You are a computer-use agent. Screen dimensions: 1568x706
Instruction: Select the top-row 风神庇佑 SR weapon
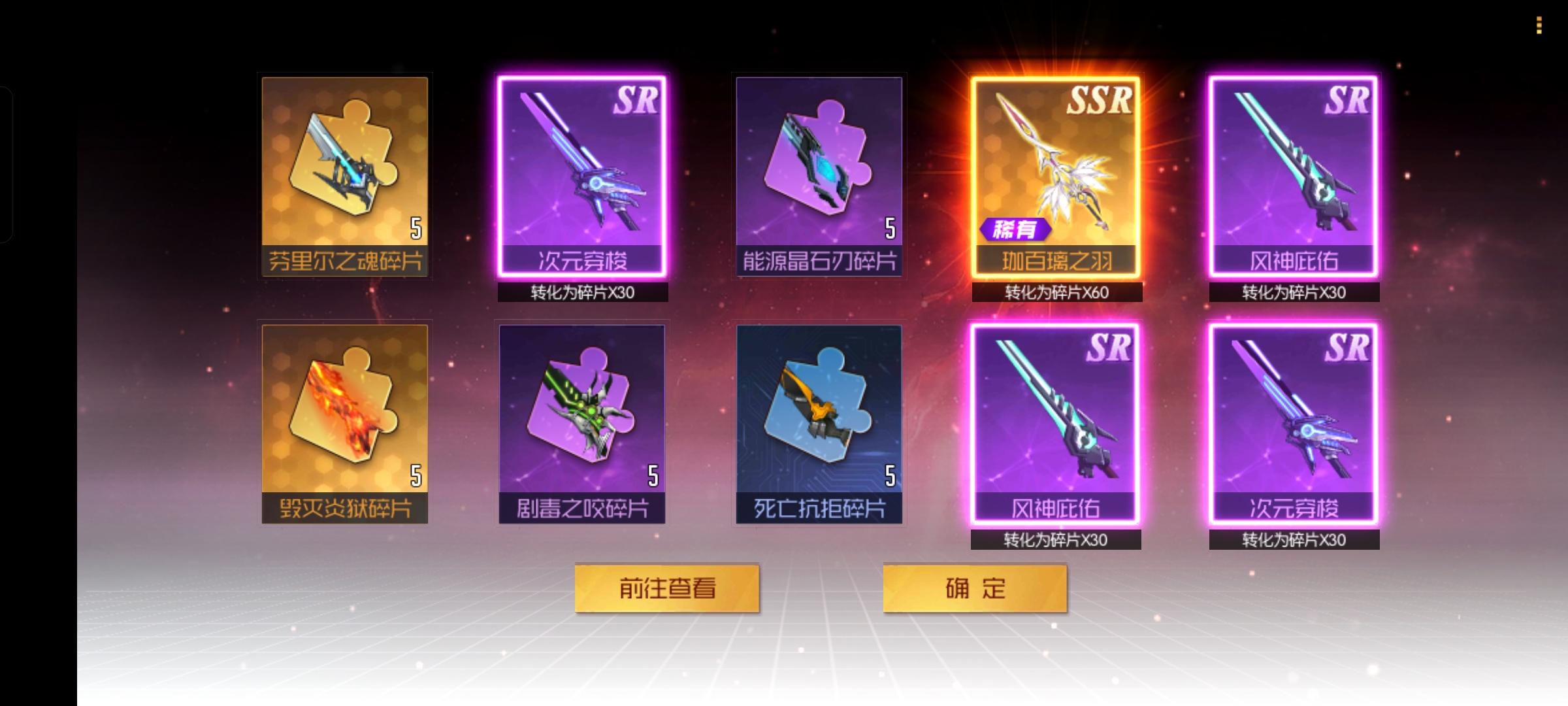coord(1294,176)
